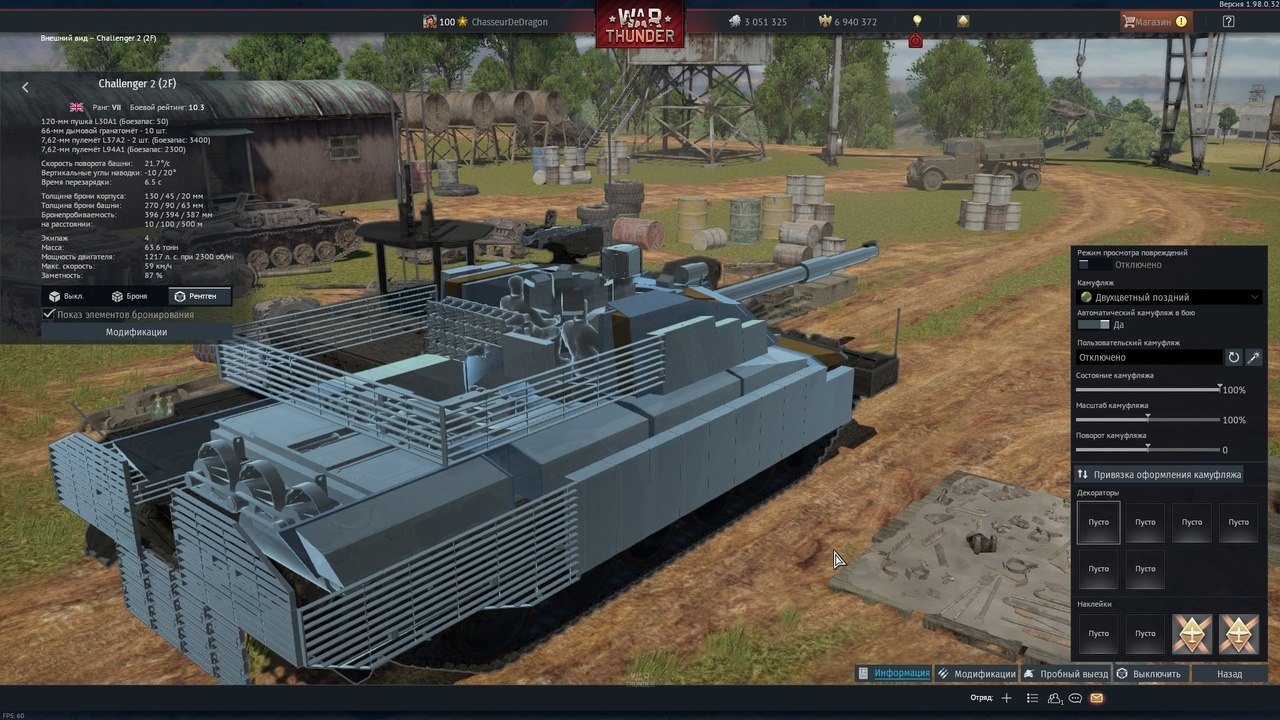This screenshot has width=1280, height=720.
Task: Click the refresh icon next to user camouflage
Action: click(1234, 357)
